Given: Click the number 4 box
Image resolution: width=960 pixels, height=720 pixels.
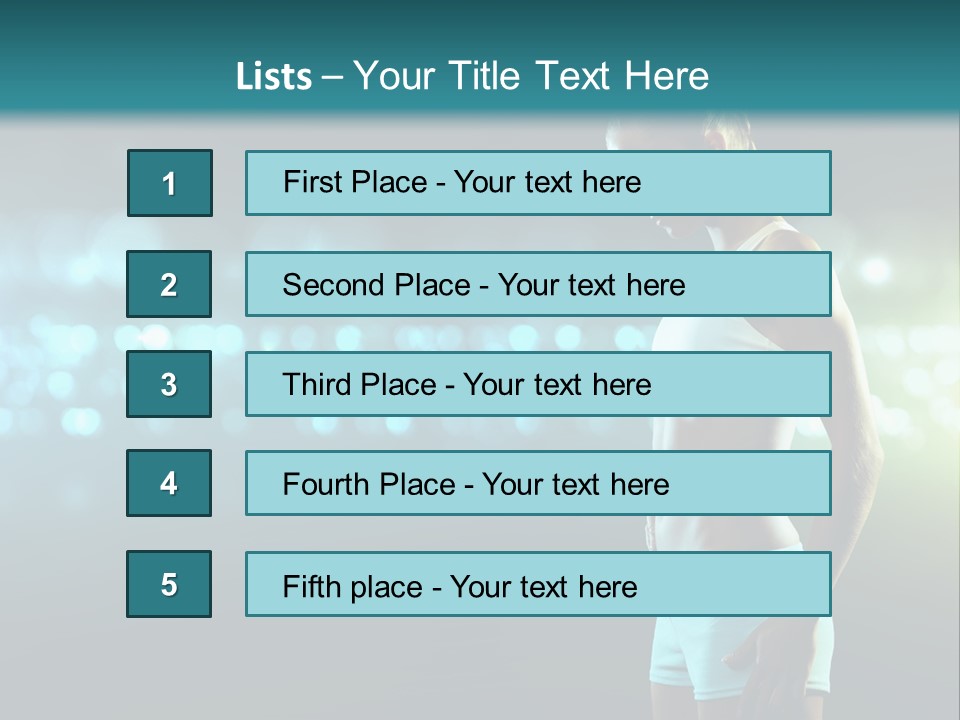Looking at the screenshot, I should pyautogui.click(x=169, y=484).
